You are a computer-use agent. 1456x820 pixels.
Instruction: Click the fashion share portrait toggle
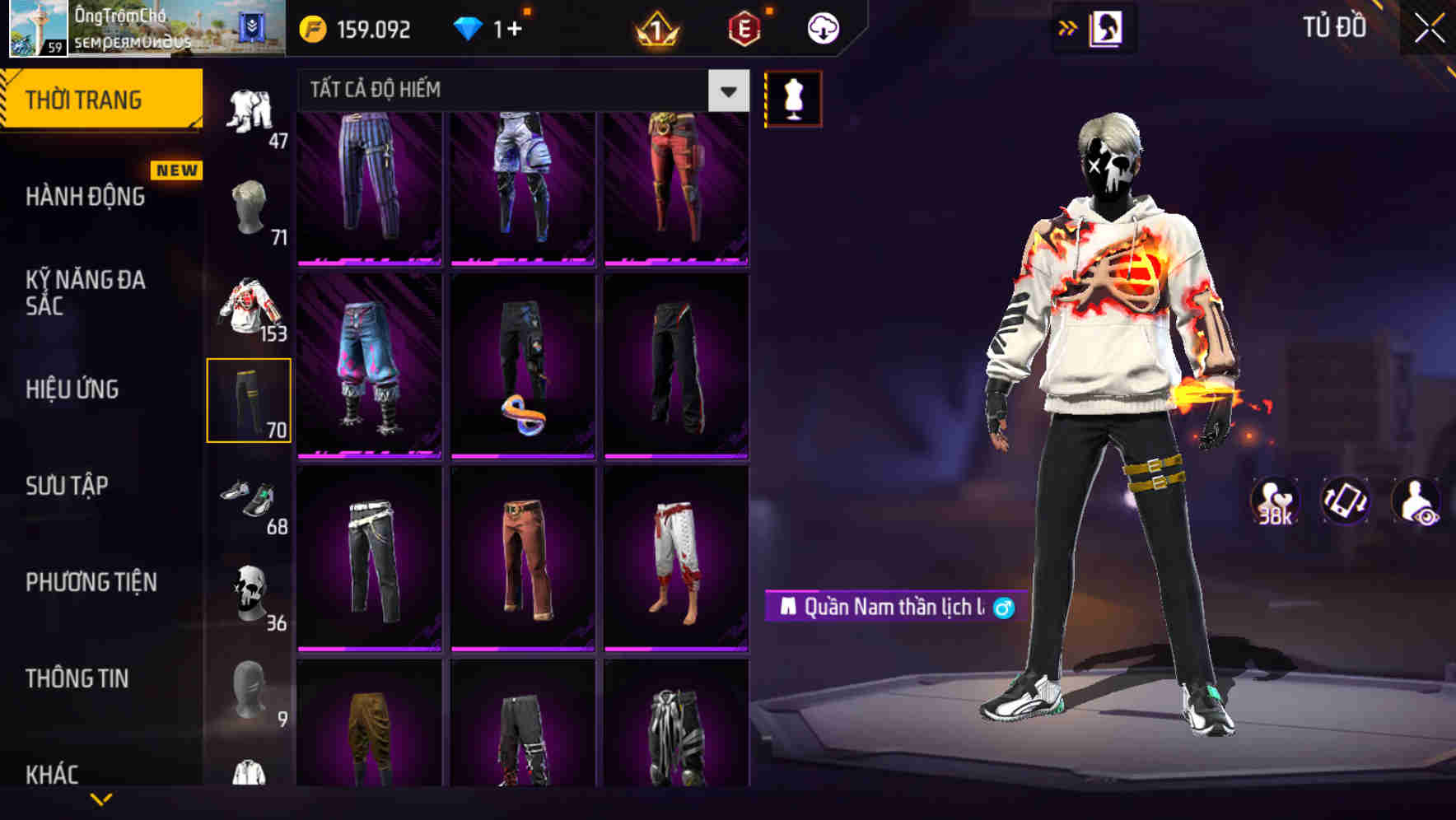pyautogui.click(x=1105, y=27)
